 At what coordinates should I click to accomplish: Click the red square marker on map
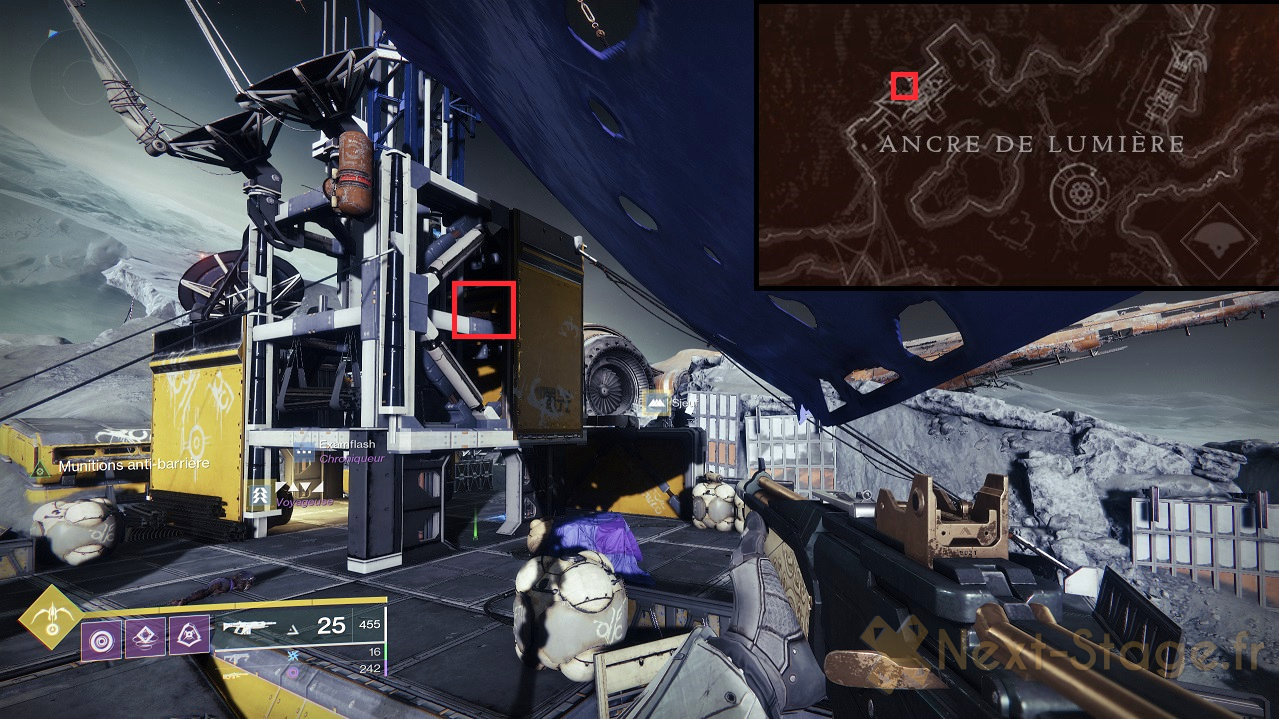point(905,86)
